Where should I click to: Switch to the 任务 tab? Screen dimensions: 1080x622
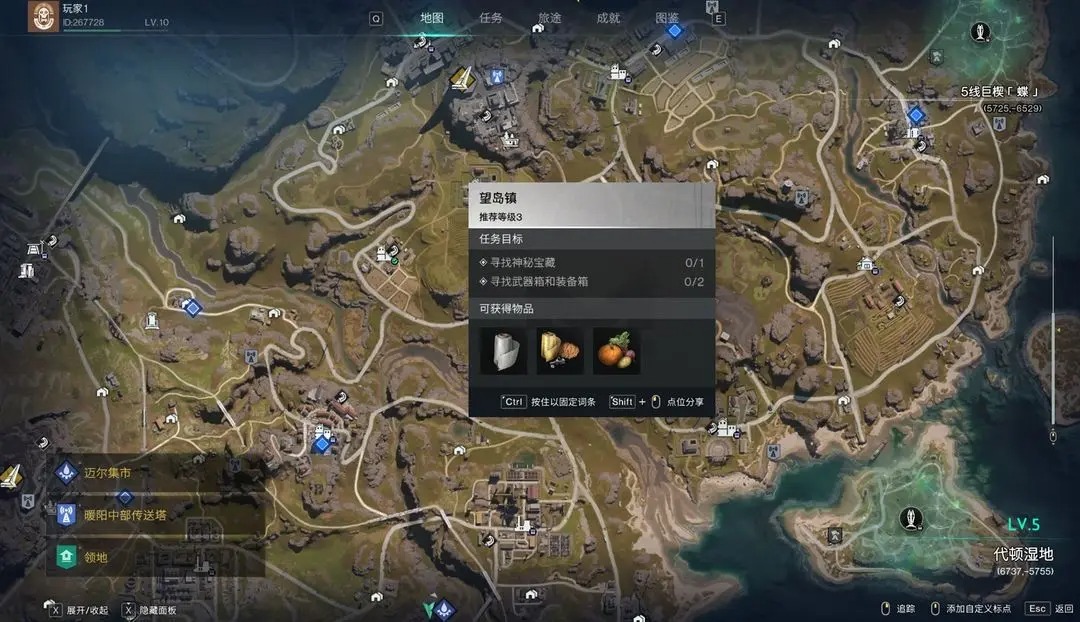pyautogui.click(x=491, y=18)
